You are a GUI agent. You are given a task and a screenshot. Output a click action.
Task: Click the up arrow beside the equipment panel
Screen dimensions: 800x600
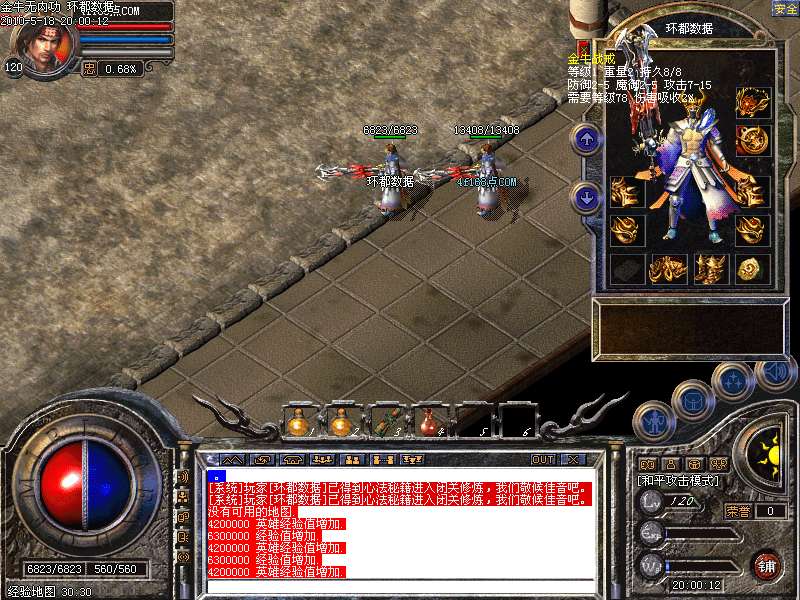587,139
